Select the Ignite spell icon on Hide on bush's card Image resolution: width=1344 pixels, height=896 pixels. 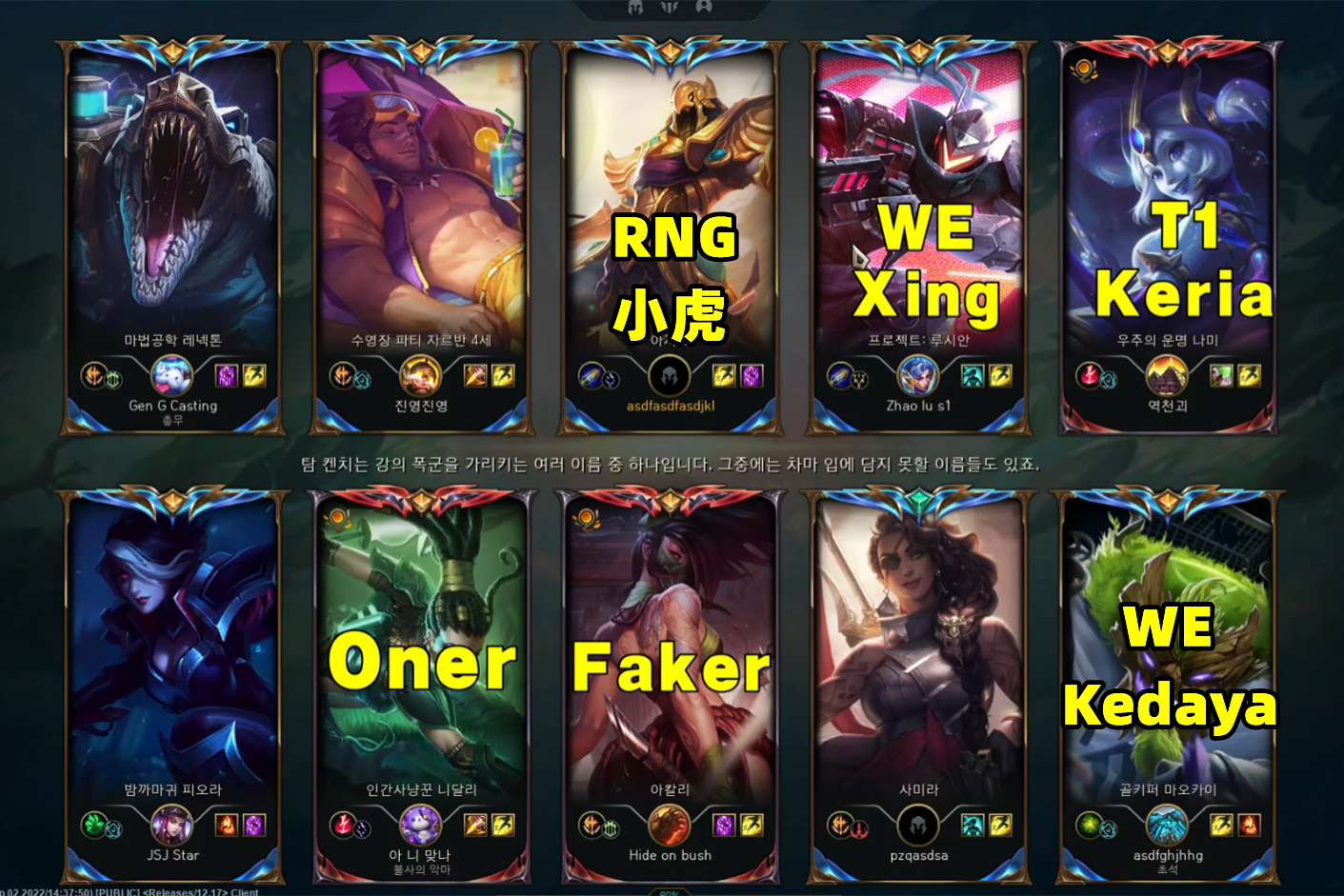tap(724, 826)
